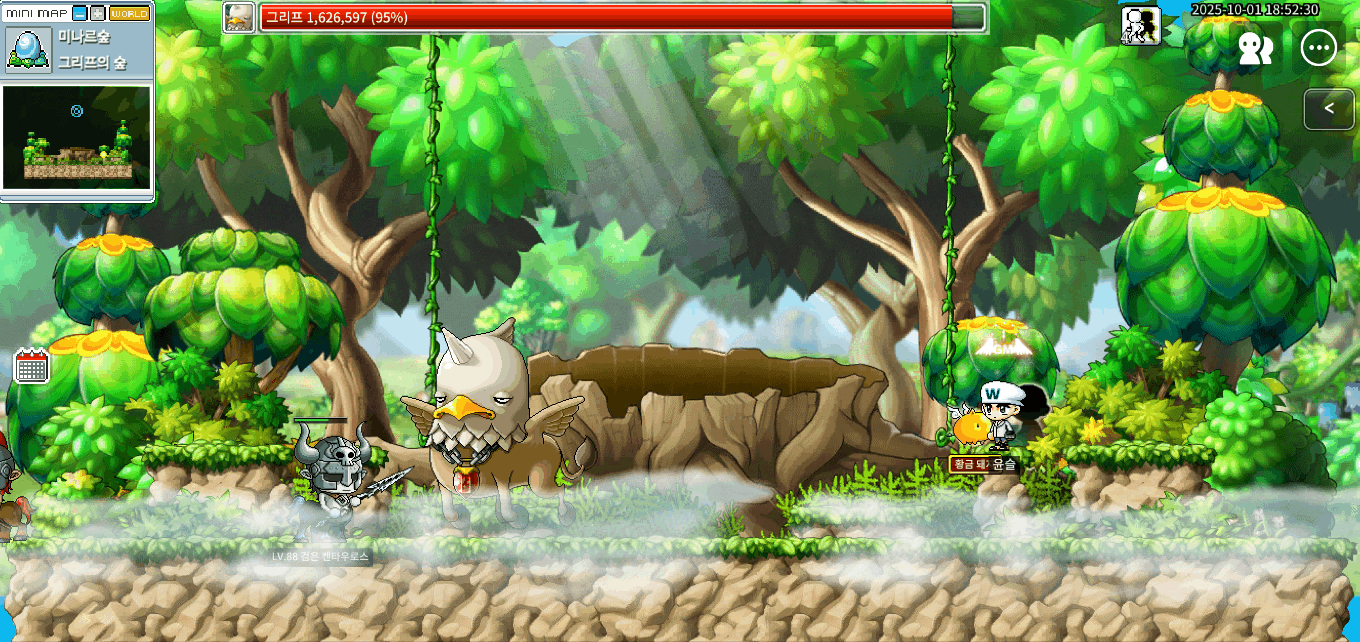Expand the mini map with the plus button
1360x642 pixels.
click(97, 13)
